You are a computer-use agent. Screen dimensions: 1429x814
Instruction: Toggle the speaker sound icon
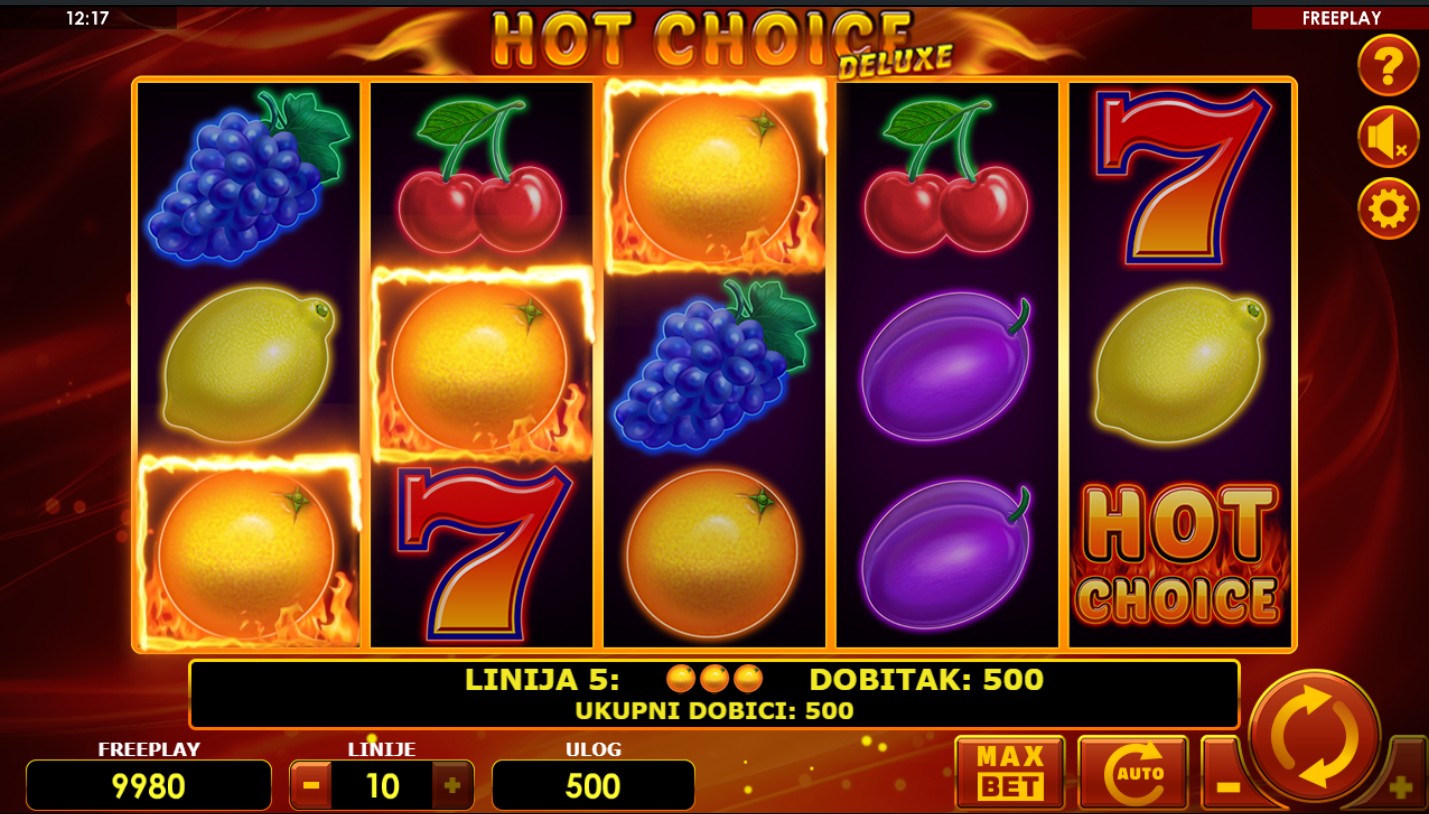(1387, 138)
